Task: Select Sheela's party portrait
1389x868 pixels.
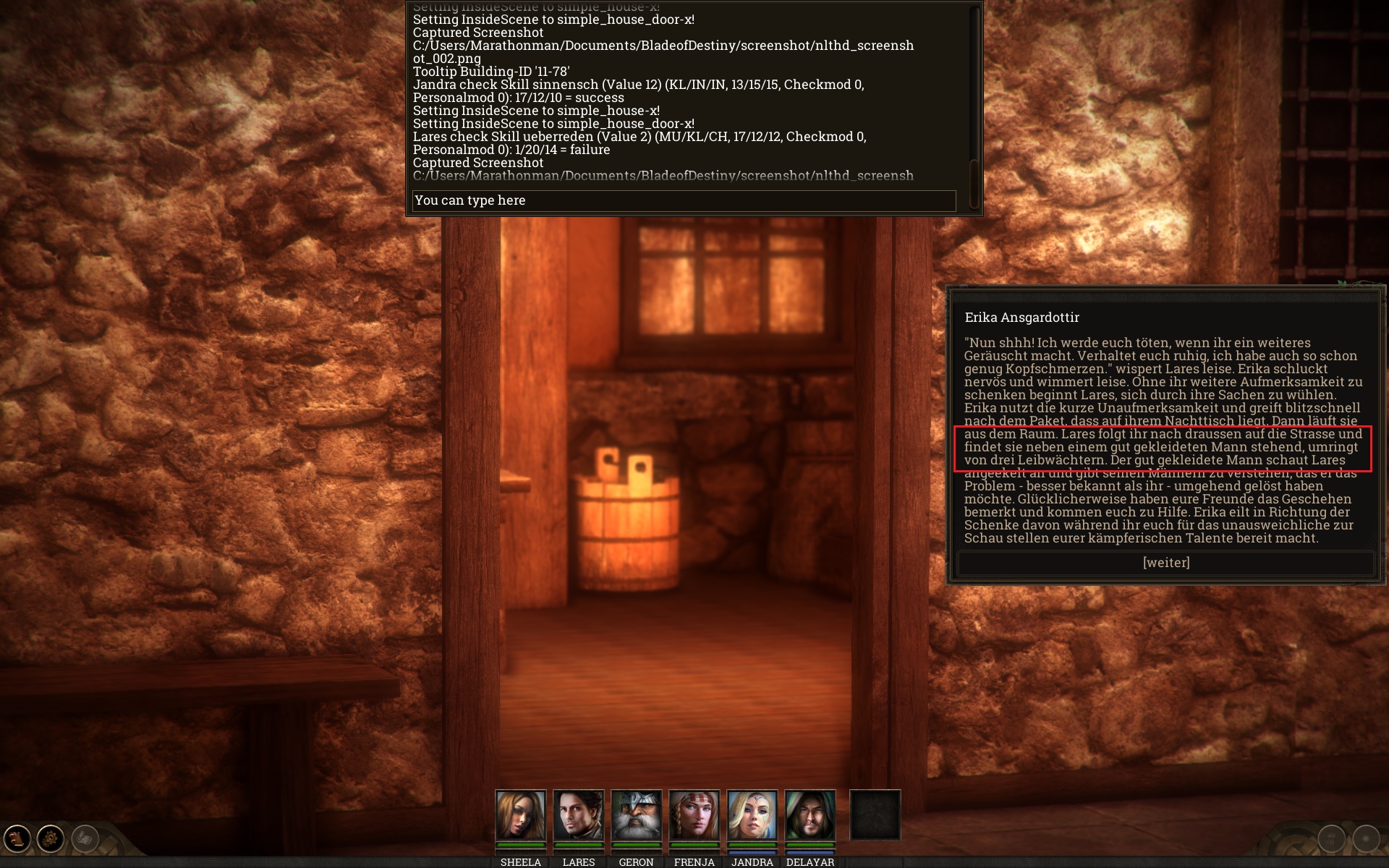Action: pyautogui.click(x=520, y=814)
